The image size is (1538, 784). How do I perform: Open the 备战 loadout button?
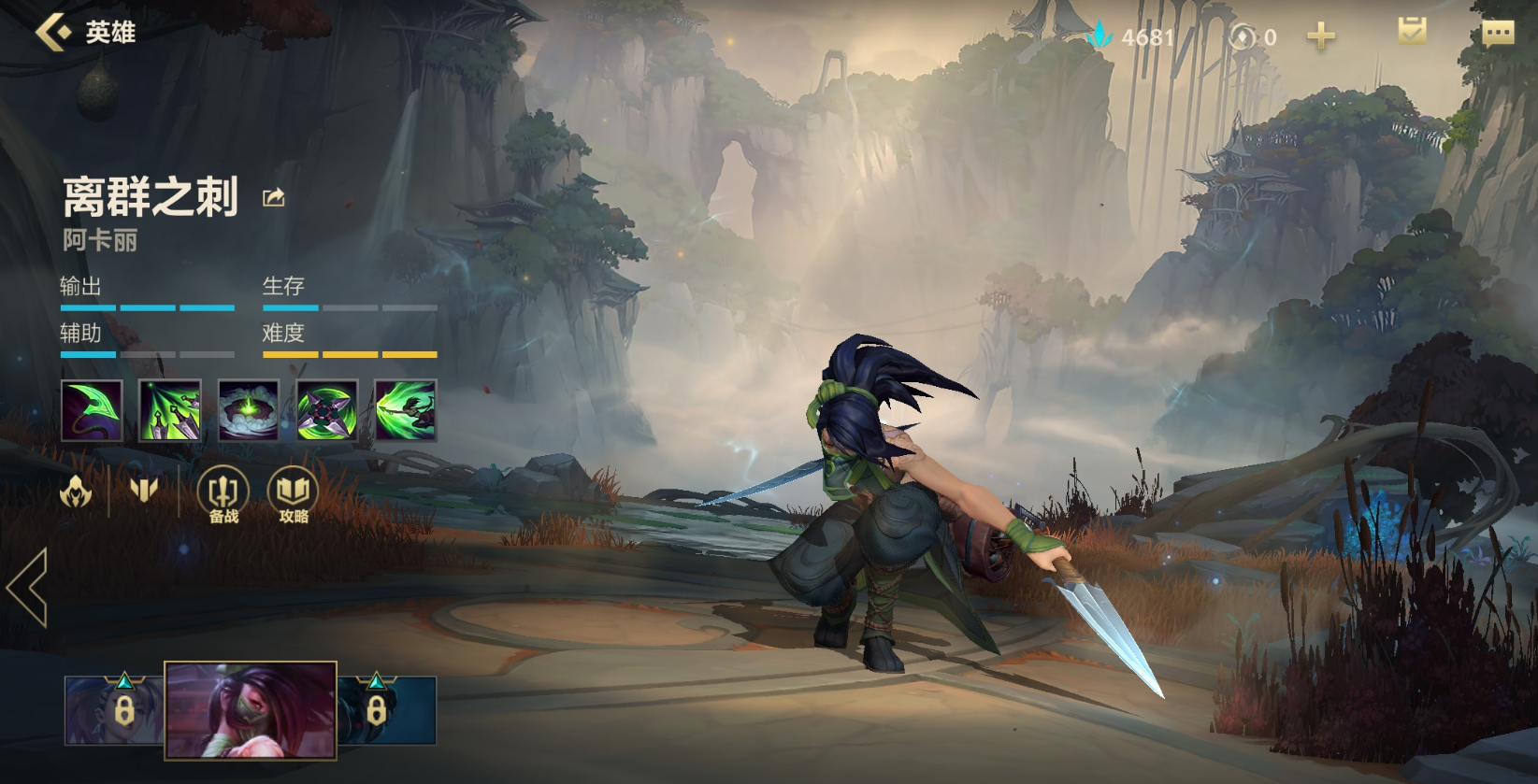(223, 494)
